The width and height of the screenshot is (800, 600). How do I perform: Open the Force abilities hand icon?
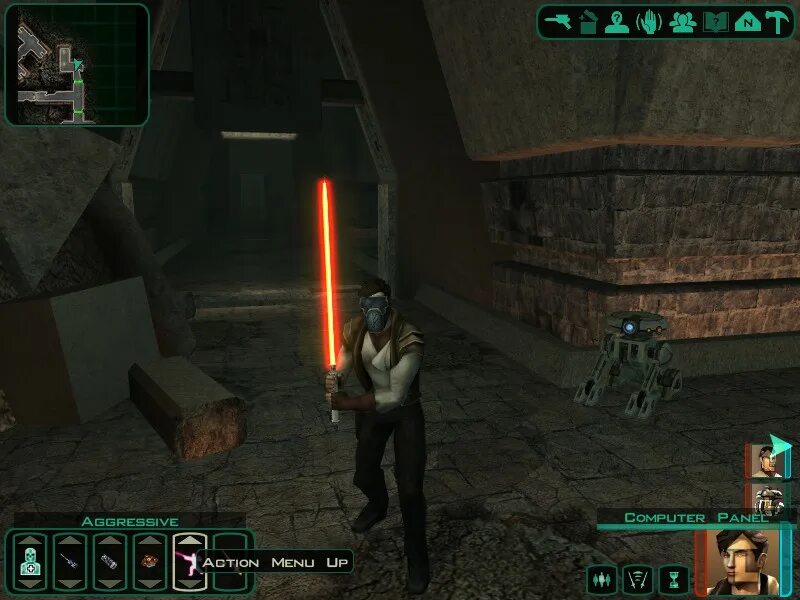click(649, 22)
